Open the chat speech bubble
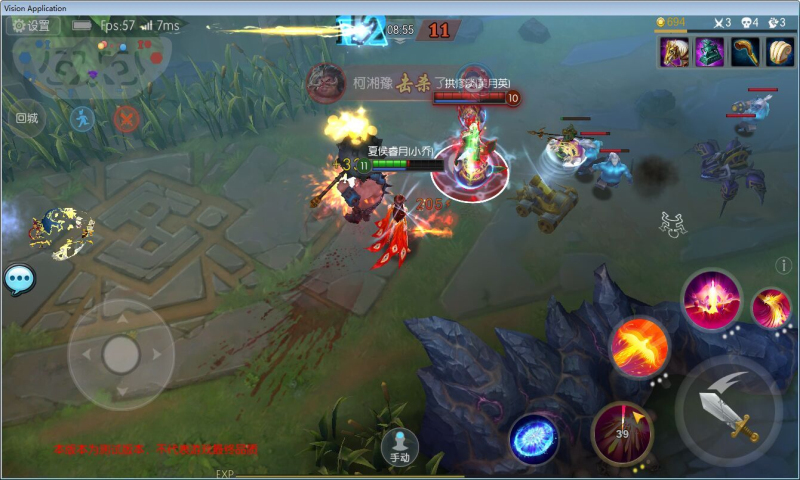Image resolution: width=800 pixels, height=480 pixels. (x=19, y=279)
